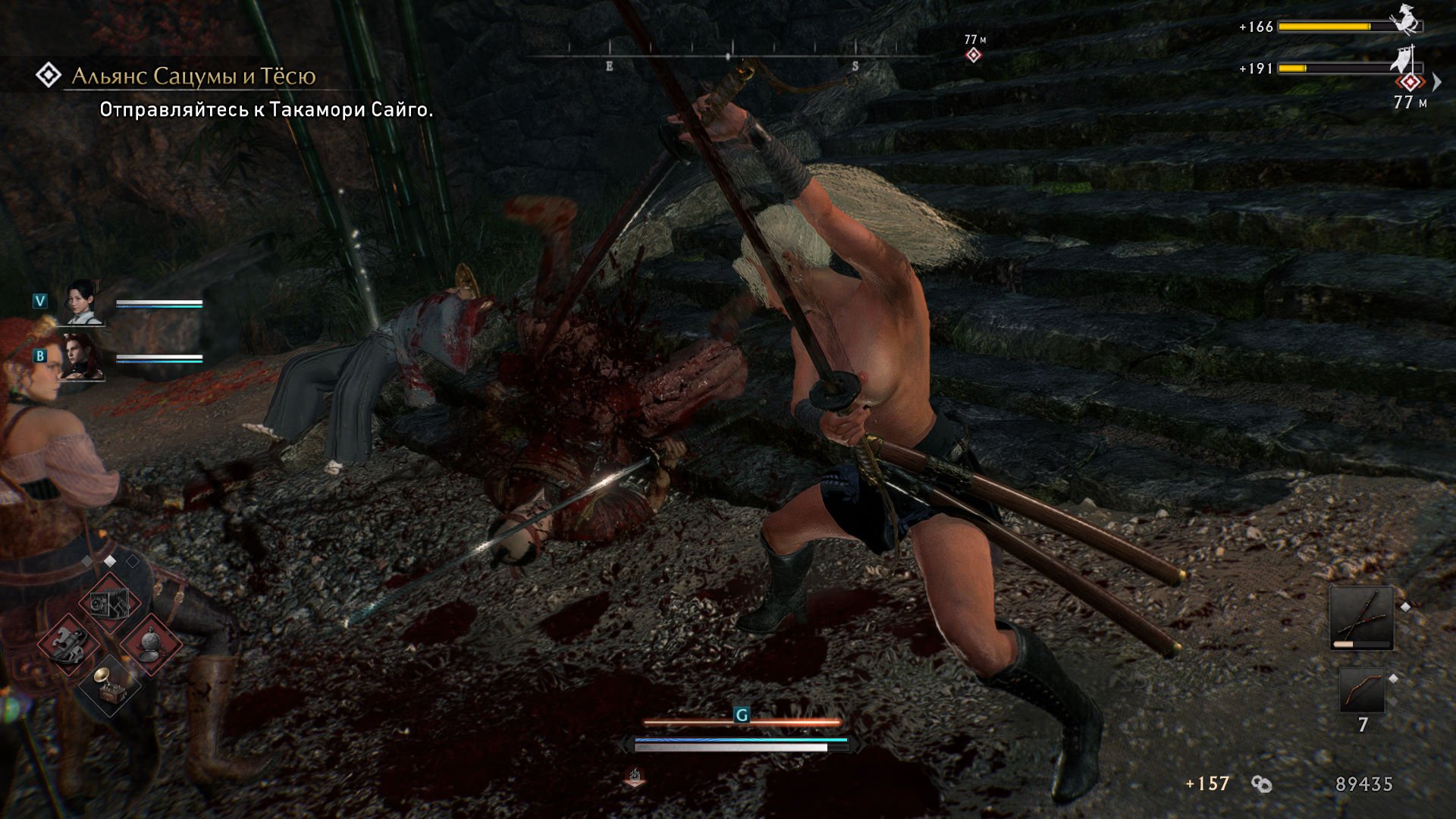
Task: Select the dual swords weapon slot
Action: click(x=1361, y=617)
